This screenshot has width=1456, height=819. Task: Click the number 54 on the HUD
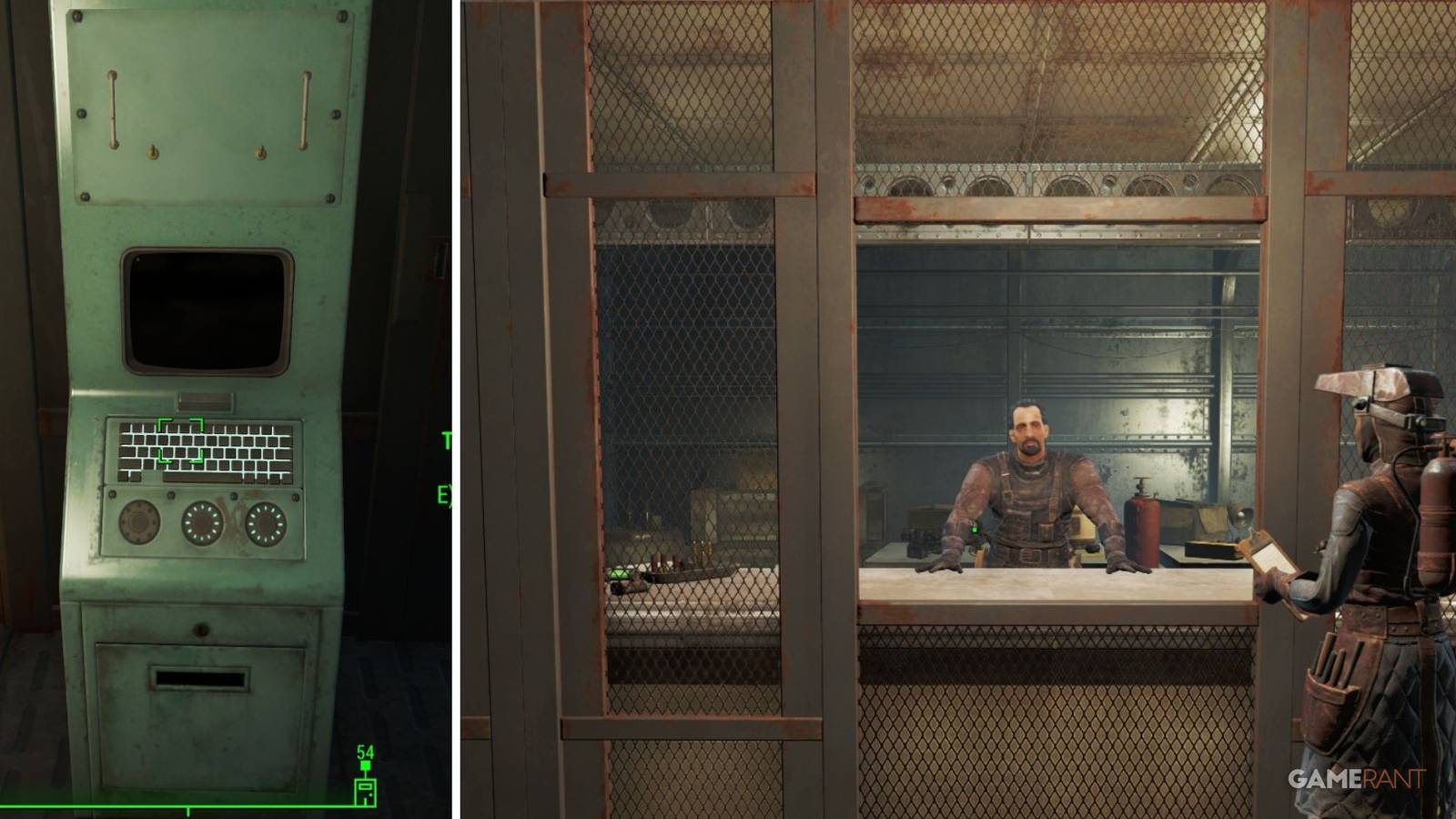(364, 752)
